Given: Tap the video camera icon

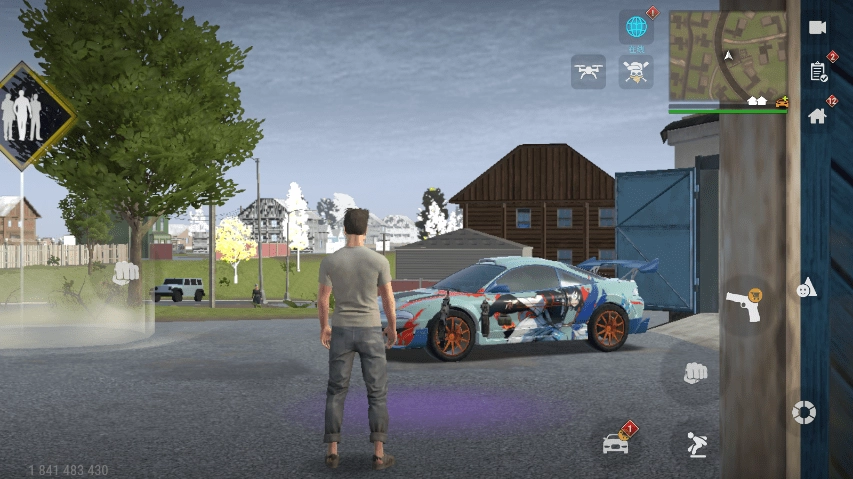Looking at the screenshot, I should coord(817,27).
